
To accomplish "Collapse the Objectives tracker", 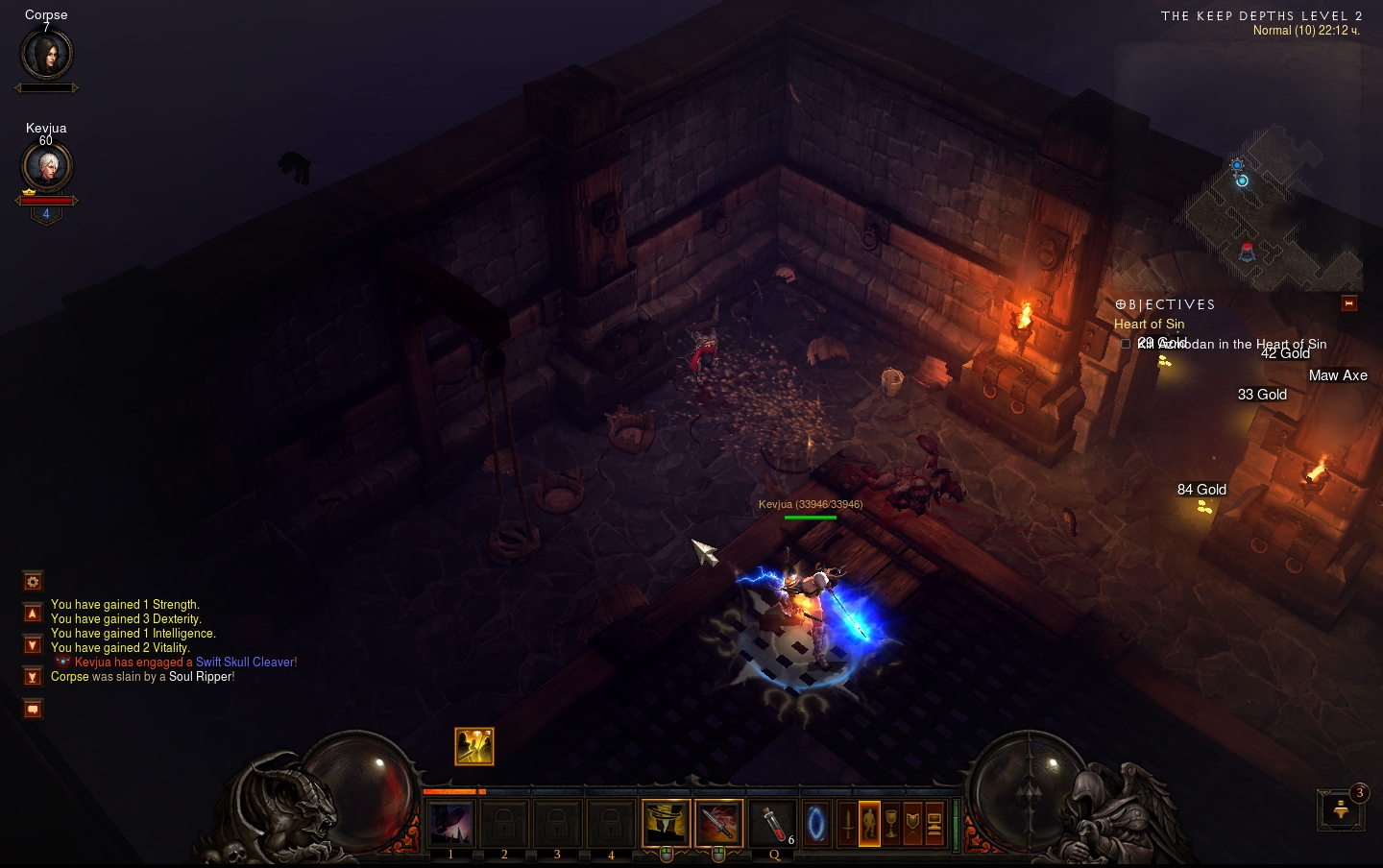I will pyautogui.click(x=1348, y=303).
